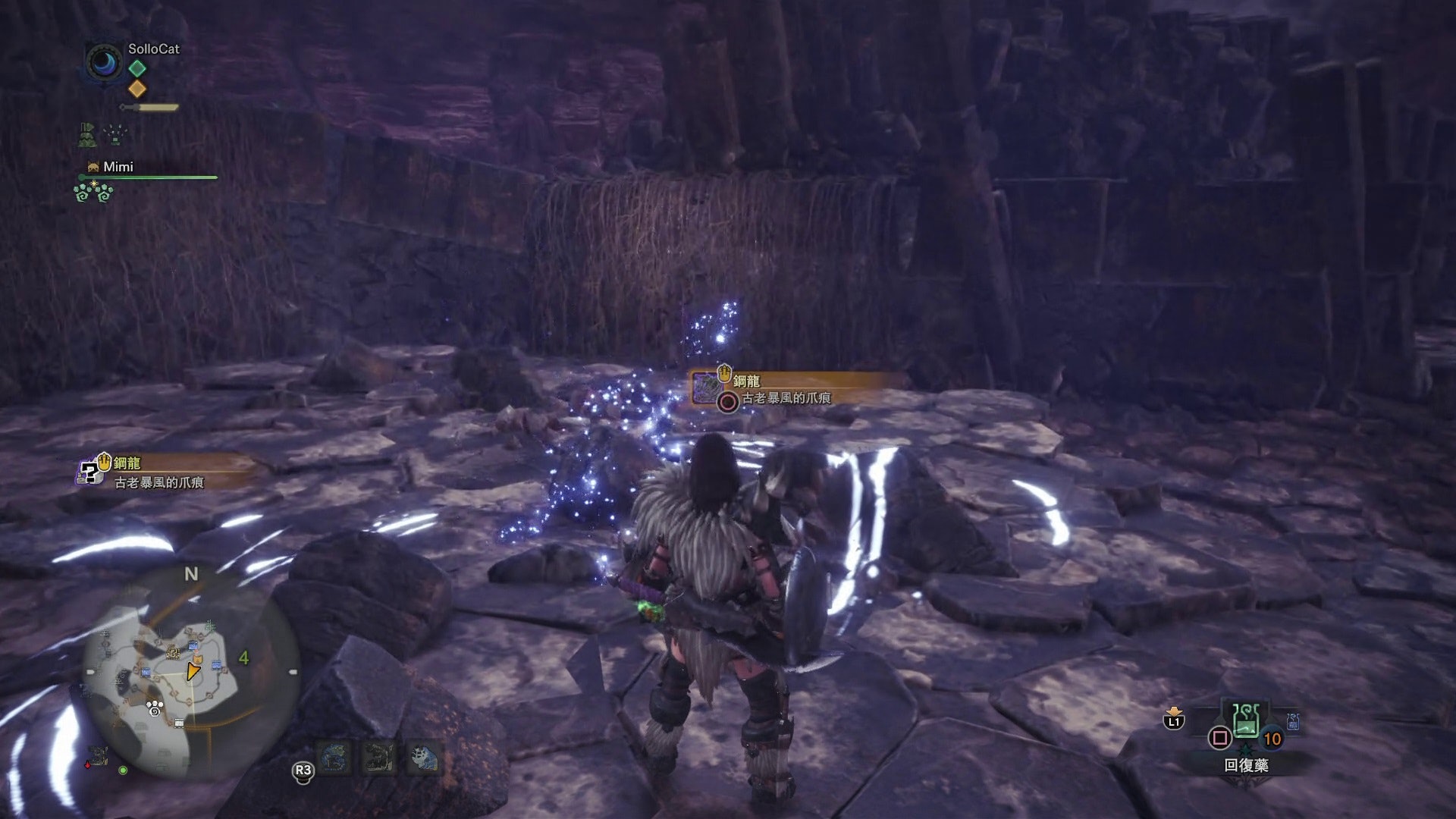The height and width of the screenshot is (819, 1456).
Task: Click the camp tent status icon
Action: tap(87, 135)
